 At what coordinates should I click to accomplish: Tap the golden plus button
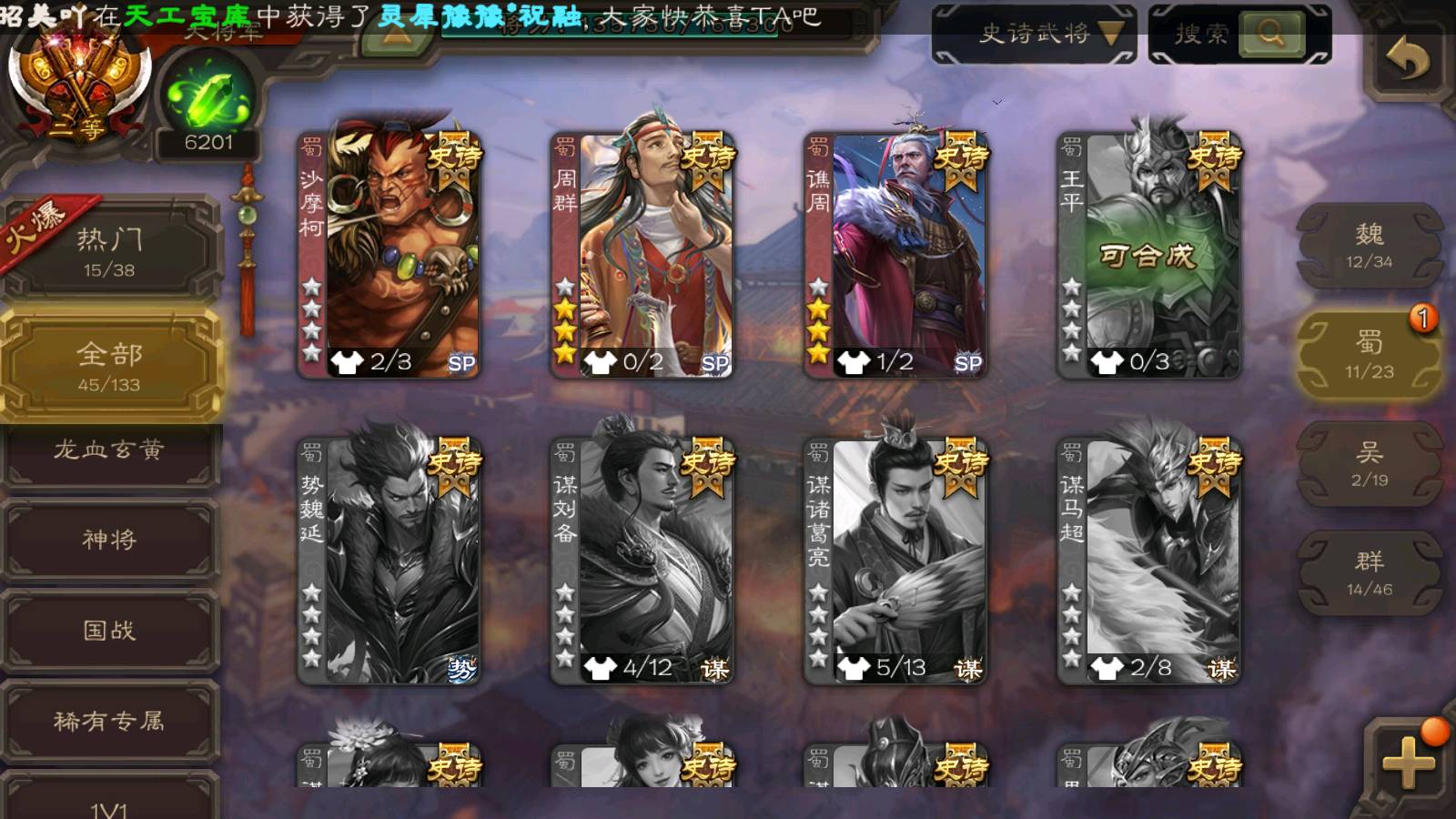coord(1407,763)
